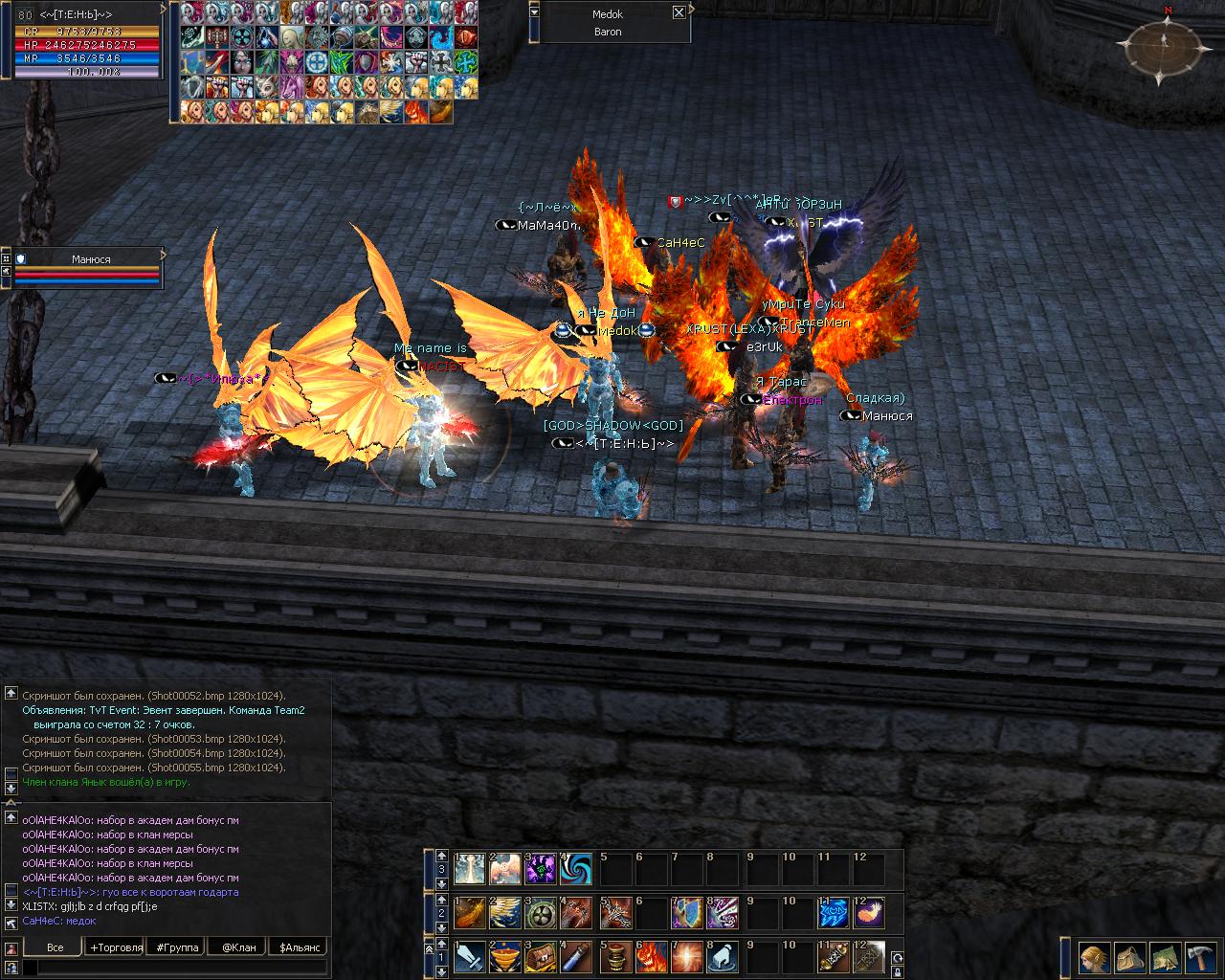Open the character status elf-head icon
This screenshot has height=980, width=1225.
1092,957
